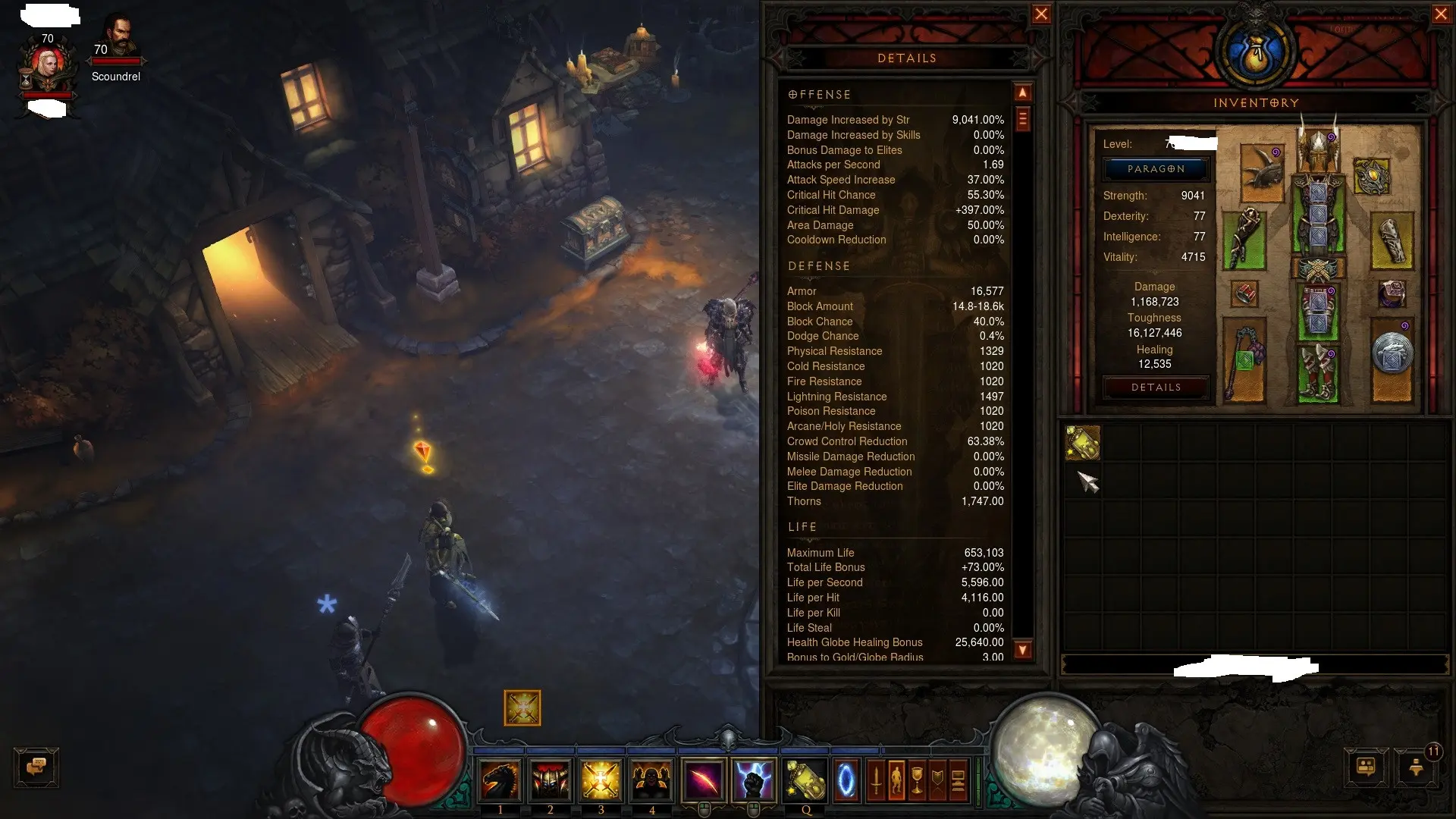Select the equipped amulet slot

pos(1371,177)
